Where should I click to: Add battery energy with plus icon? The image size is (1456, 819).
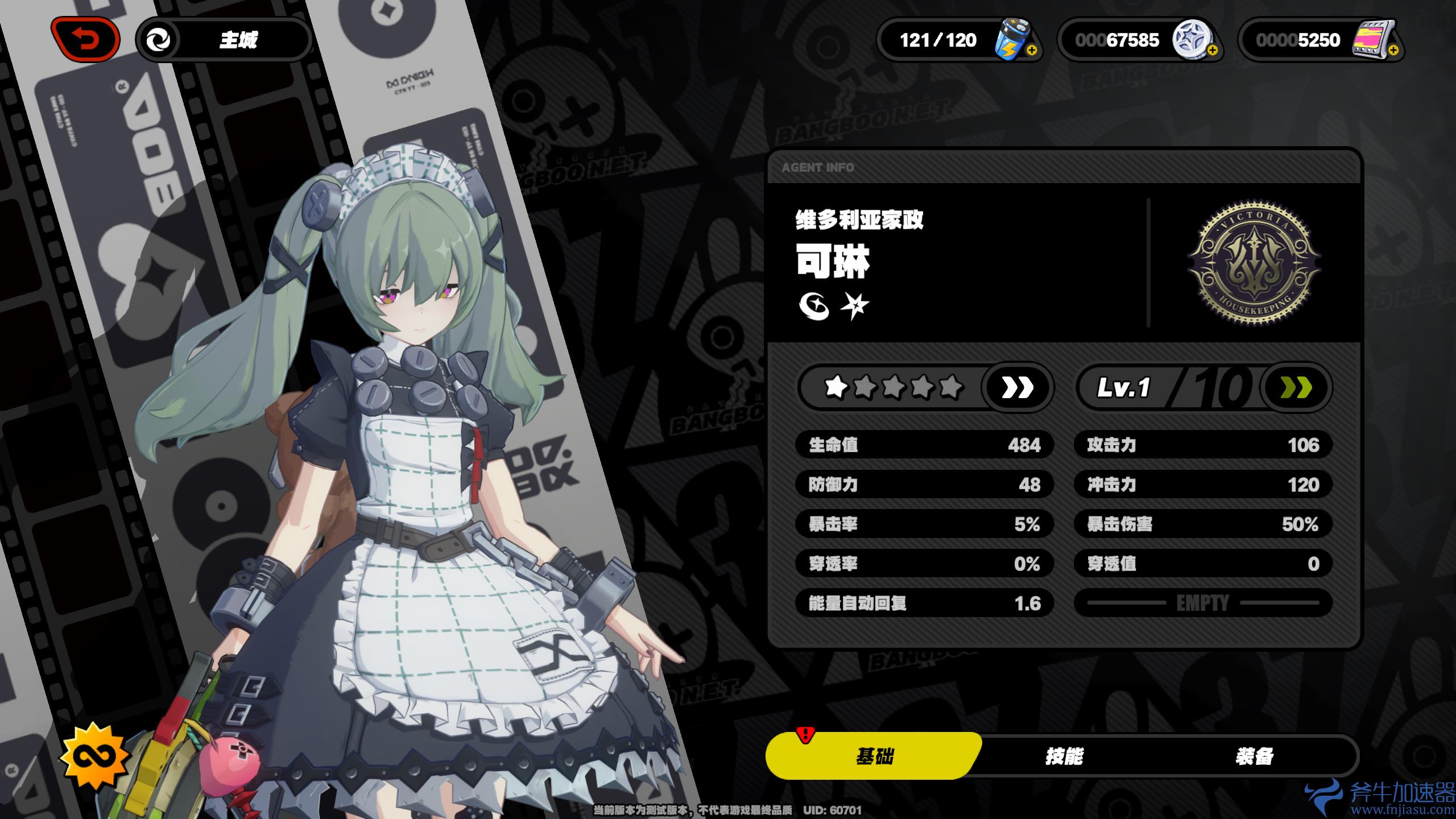[1032, 51]
